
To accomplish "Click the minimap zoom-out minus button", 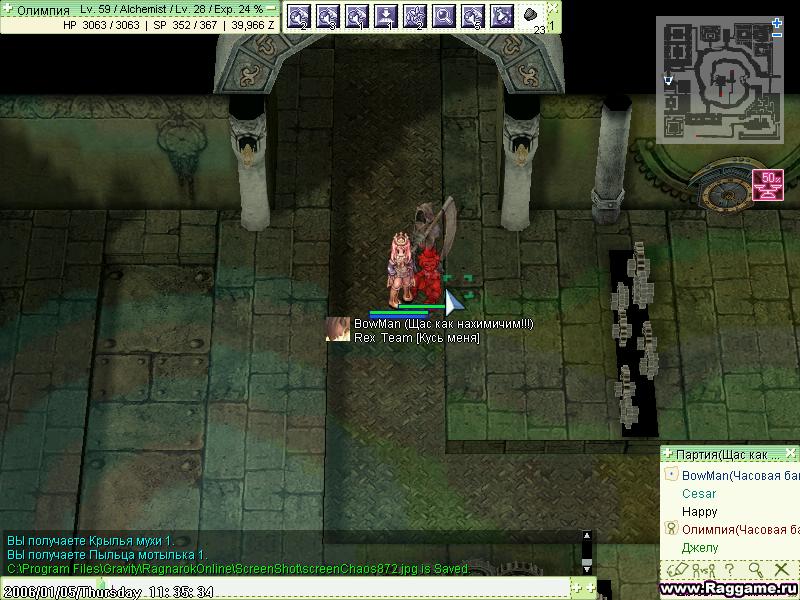I will [x=778, y=35].
